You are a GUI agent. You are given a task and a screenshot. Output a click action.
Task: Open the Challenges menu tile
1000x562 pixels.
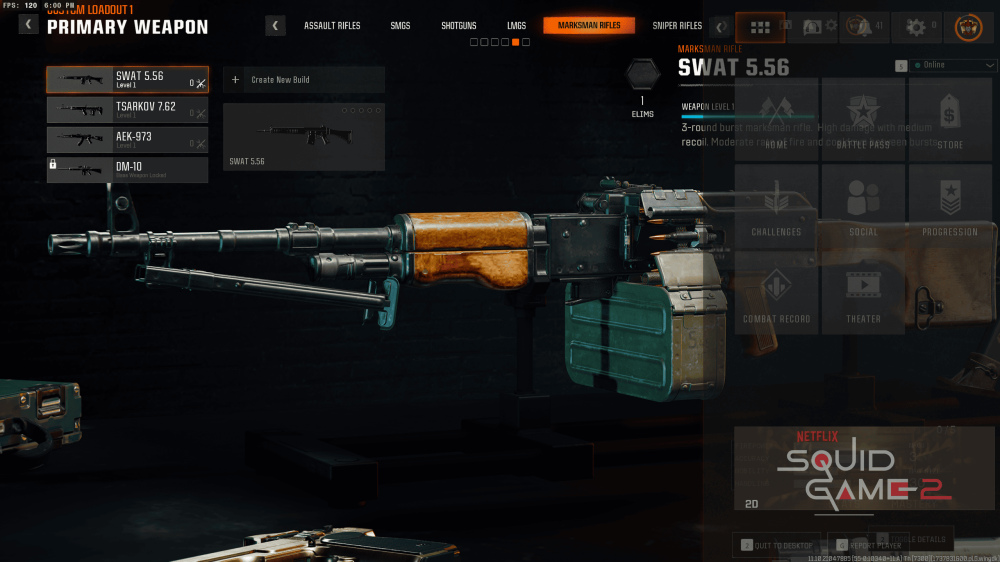pyautogui.click(x=776, y=207)
